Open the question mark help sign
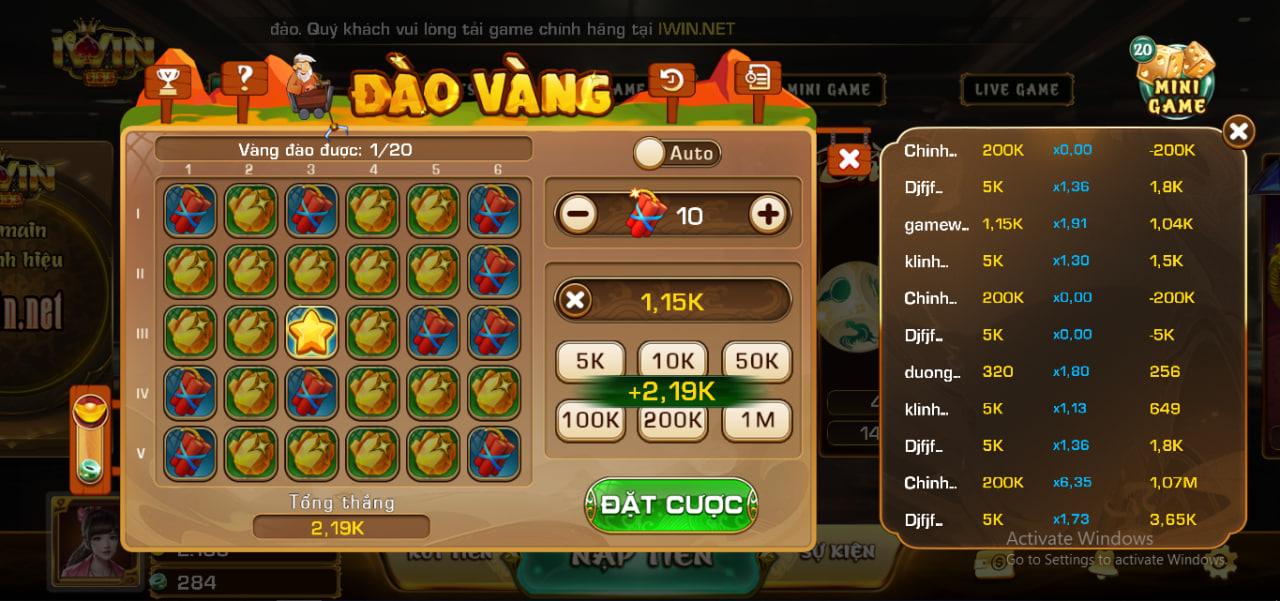This screenshot has width=1280, height=601. click(244, 77)
